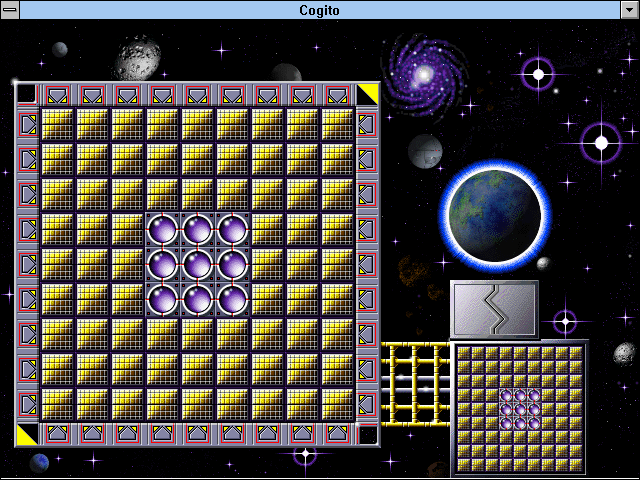
Task: Minimize the Cogito window
Action: 629,10
